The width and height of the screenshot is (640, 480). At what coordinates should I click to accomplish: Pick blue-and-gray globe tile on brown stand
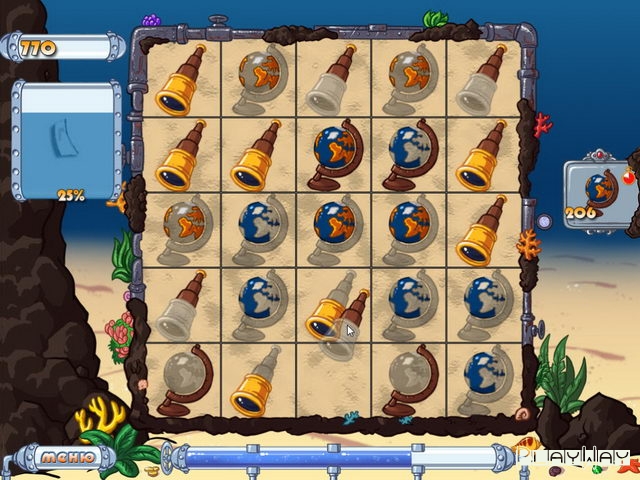pyautogui.click(x=408, y=153)
